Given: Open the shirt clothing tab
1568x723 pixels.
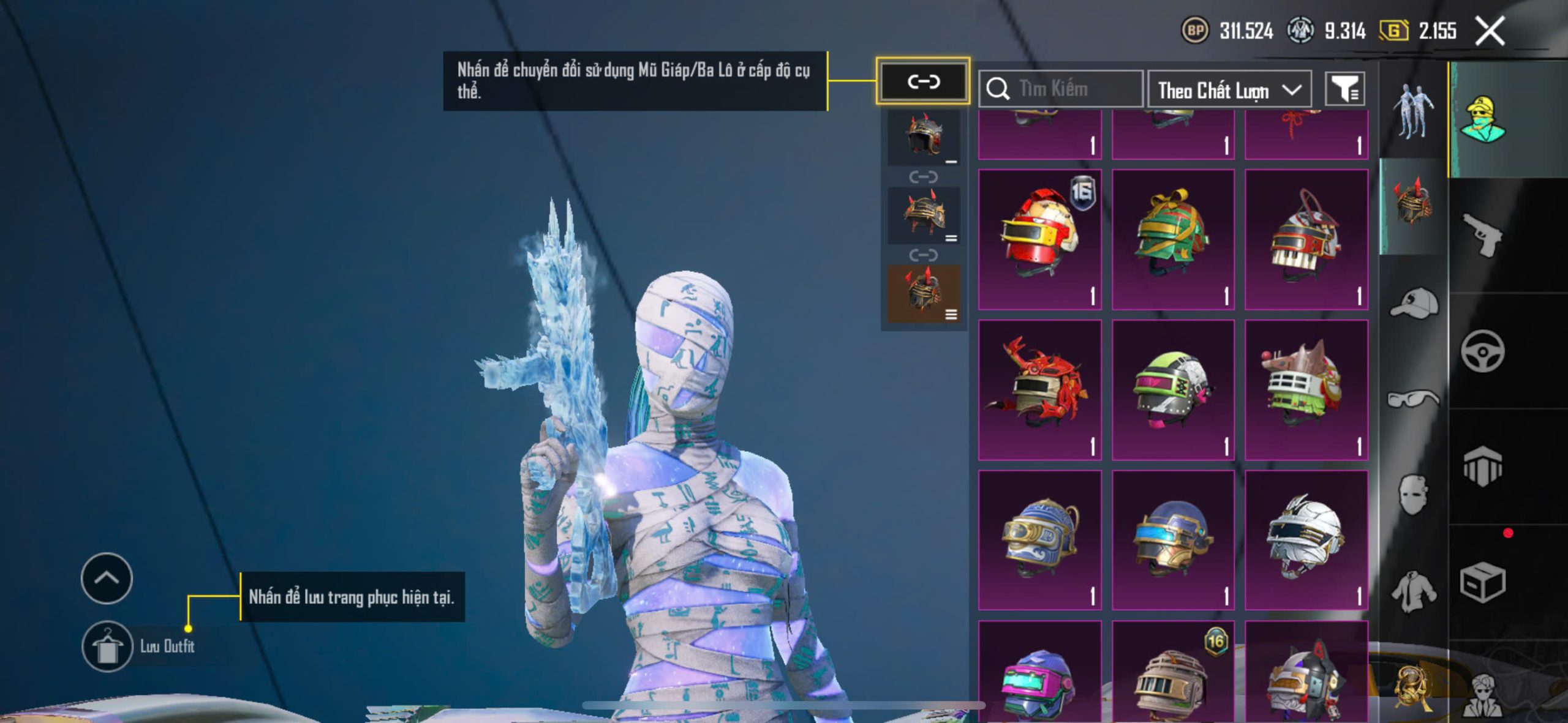Looking at the screenshot, I should (x=1414, y=591).
